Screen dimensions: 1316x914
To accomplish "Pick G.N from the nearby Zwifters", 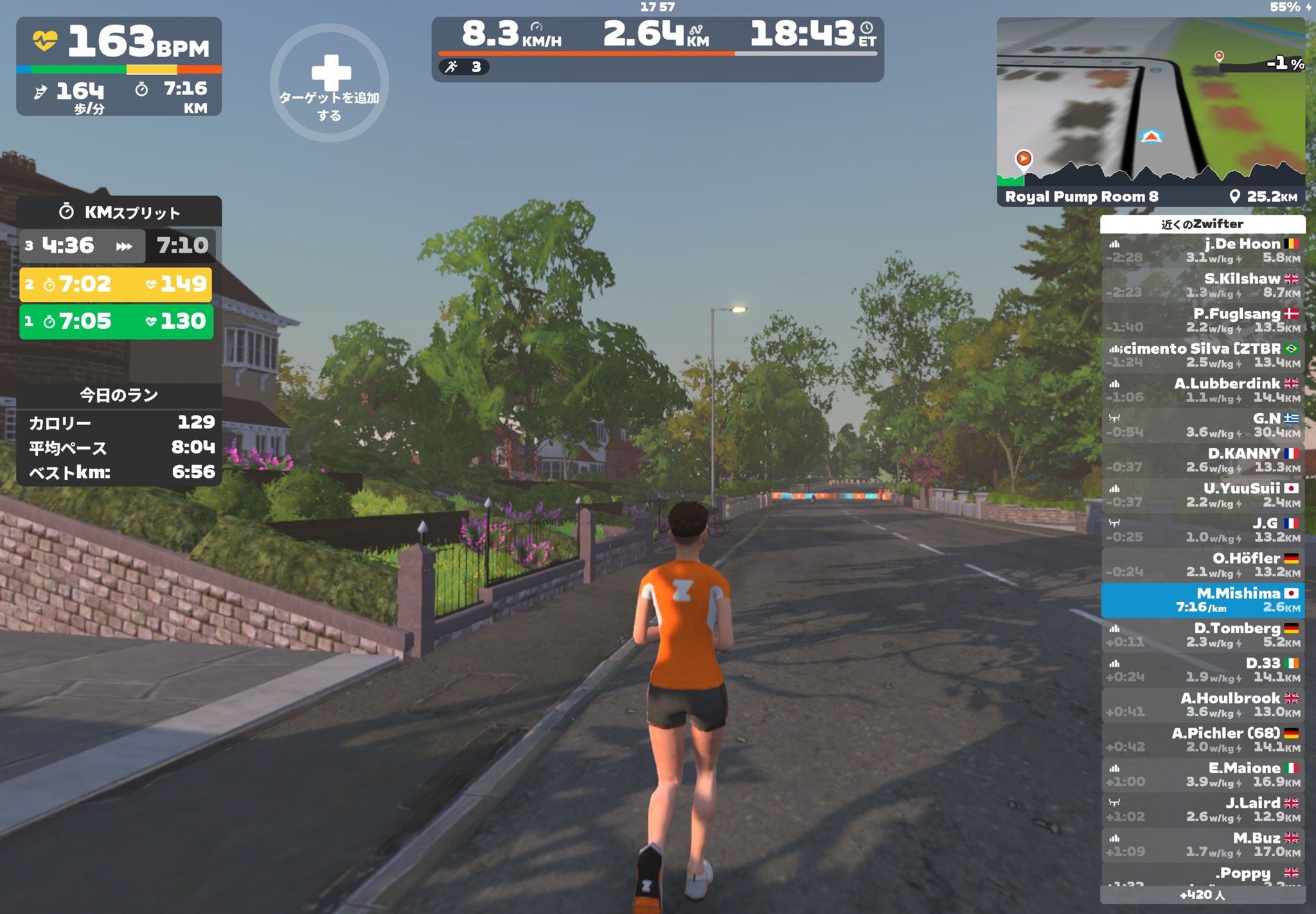I will (x=1202, y=425).
